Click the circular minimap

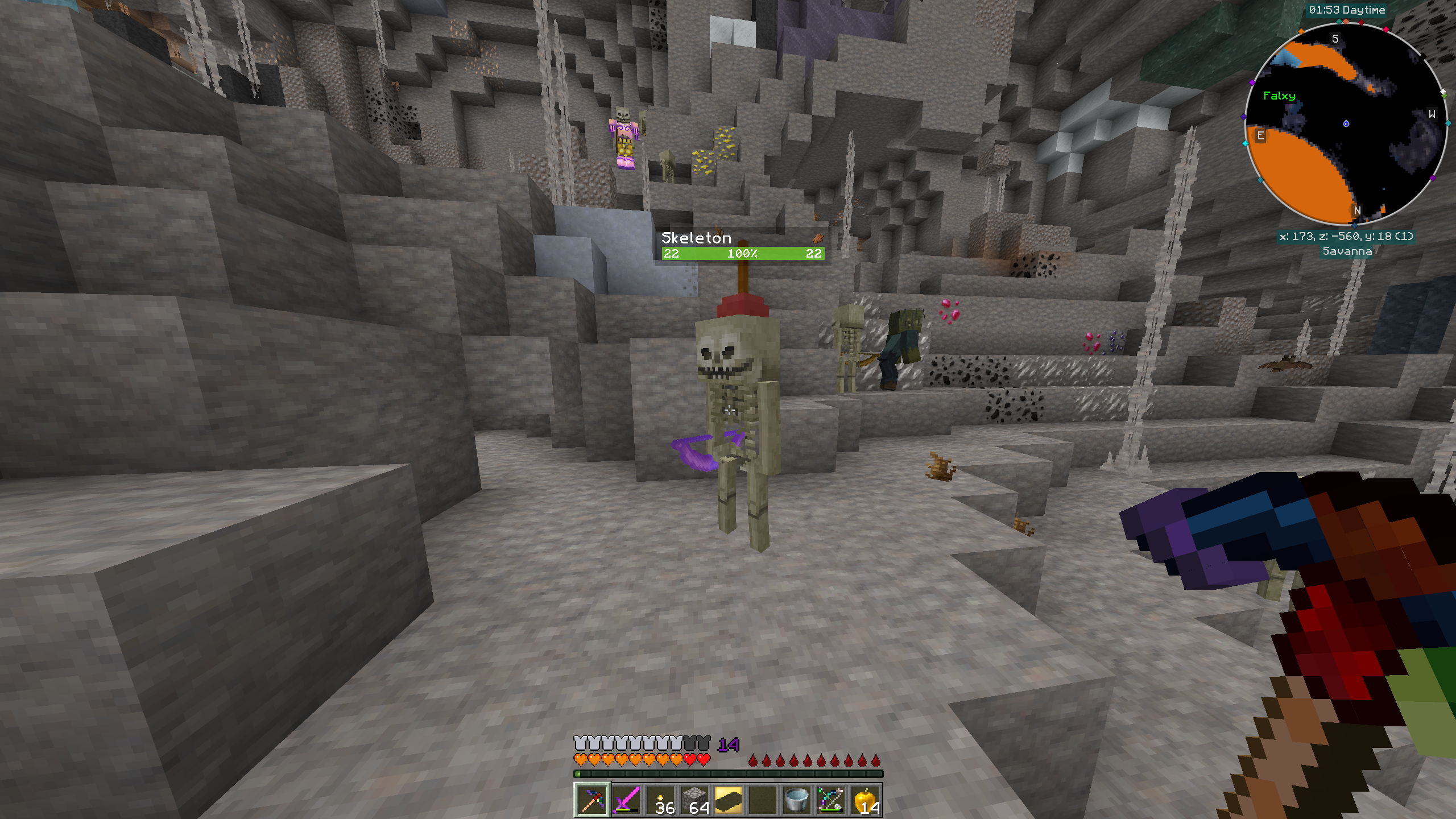1346,124
